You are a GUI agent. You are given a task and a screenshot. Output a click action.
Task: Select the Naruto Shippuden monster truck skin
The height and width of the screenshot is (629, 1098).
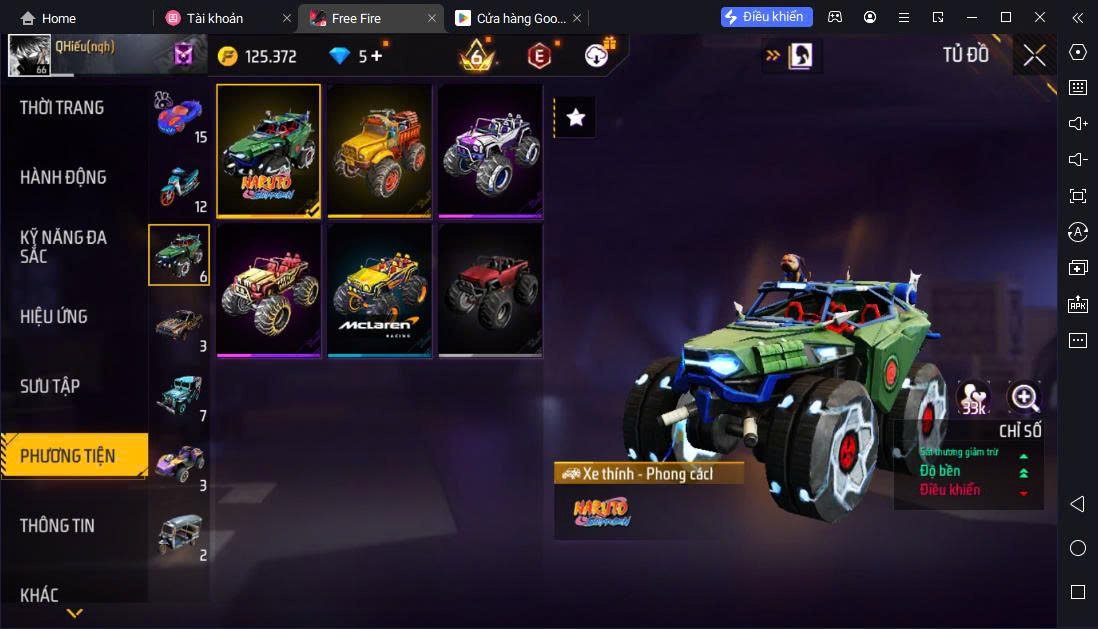point(269,150)
